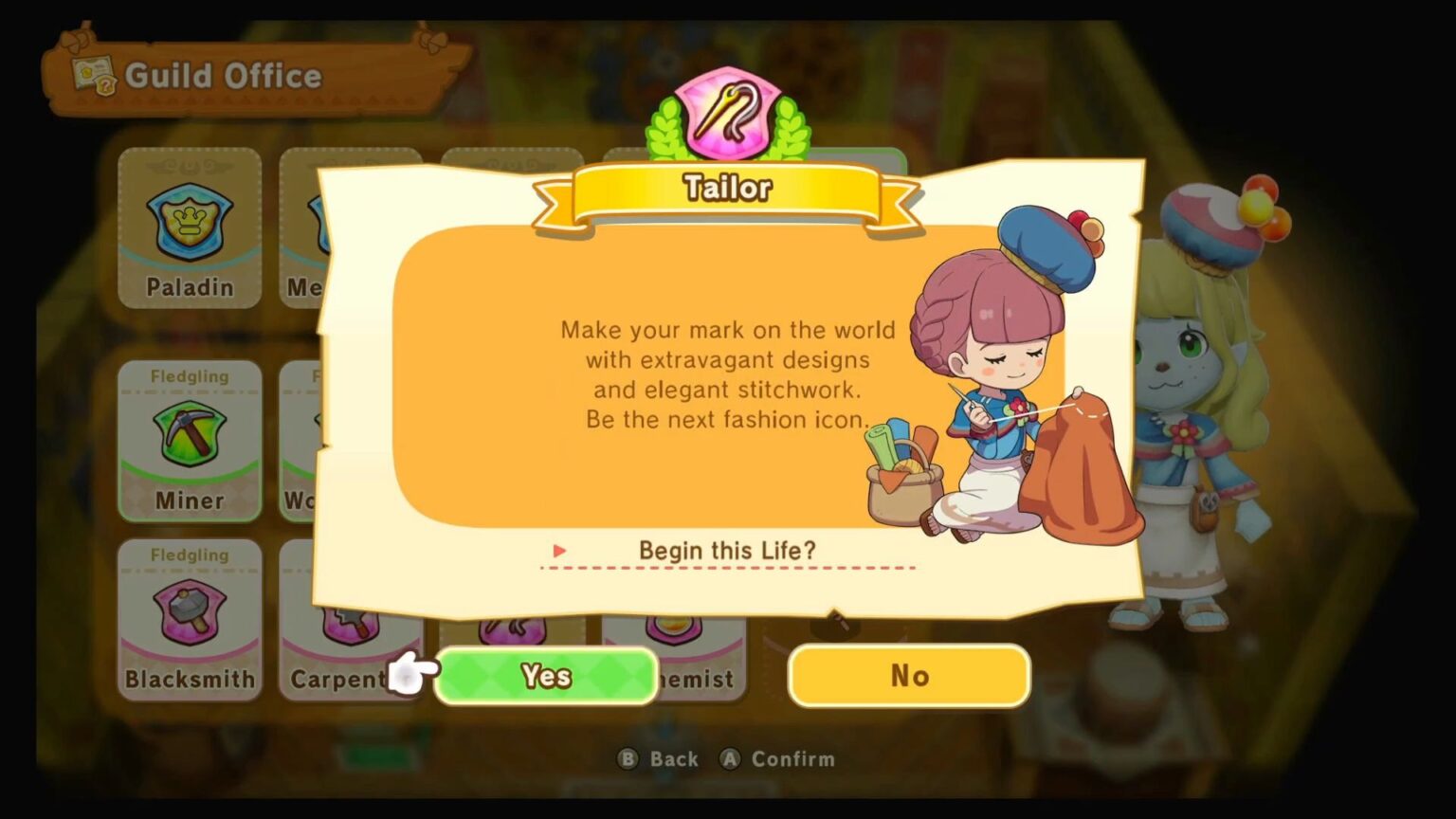1456x819 pixels.
Task: Choose the Blacksmith hammer icon
Action: pos(189,611)
